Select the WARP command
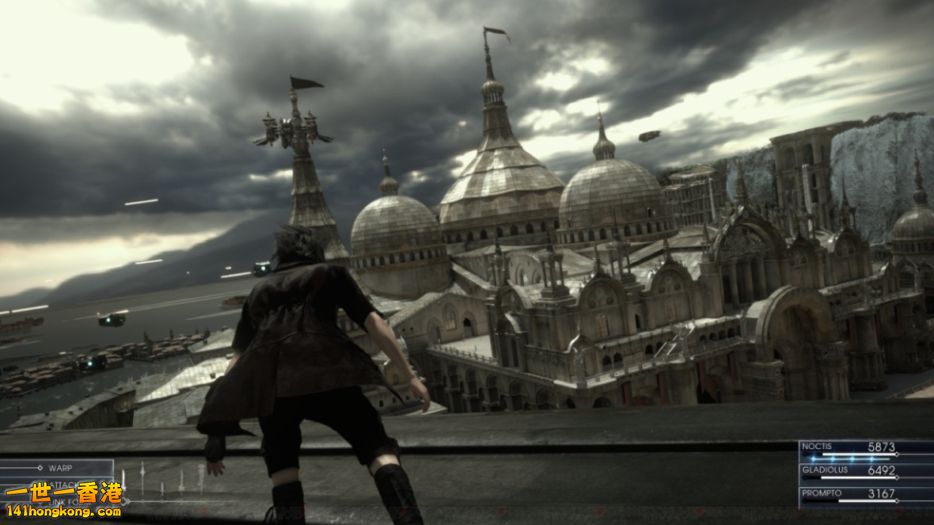This screenshot has width=934, height=525. [x=58, y=467]
